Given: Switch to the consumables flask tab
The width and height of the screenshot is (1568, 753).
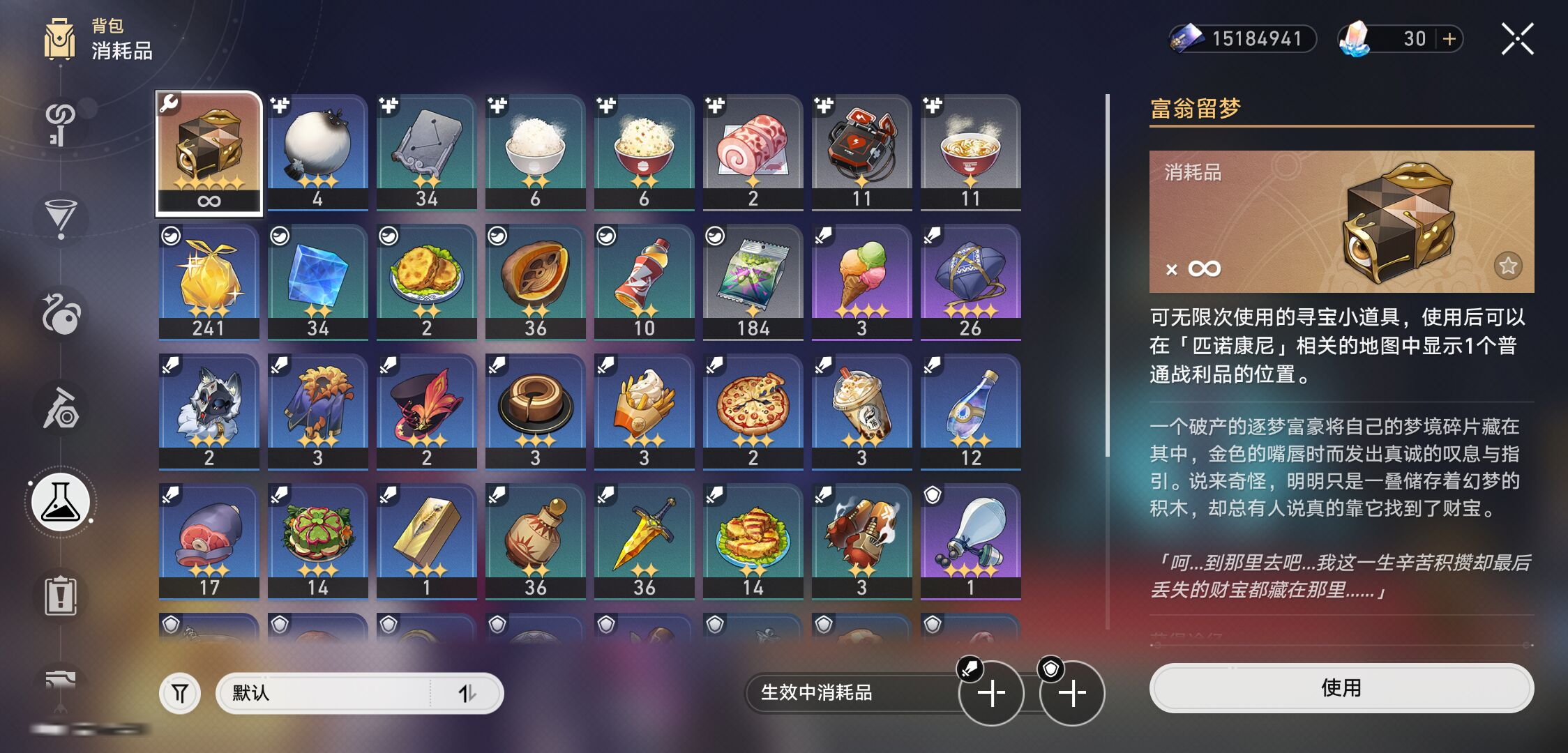Looking at the screenshot, I should point(61,503).
